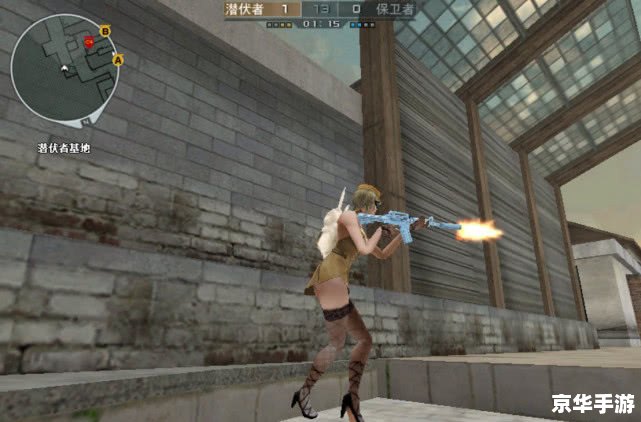Screen dimensions: 641x422
Task: Select bomb site A marker on minimap
Action: [x=118, y=60]
